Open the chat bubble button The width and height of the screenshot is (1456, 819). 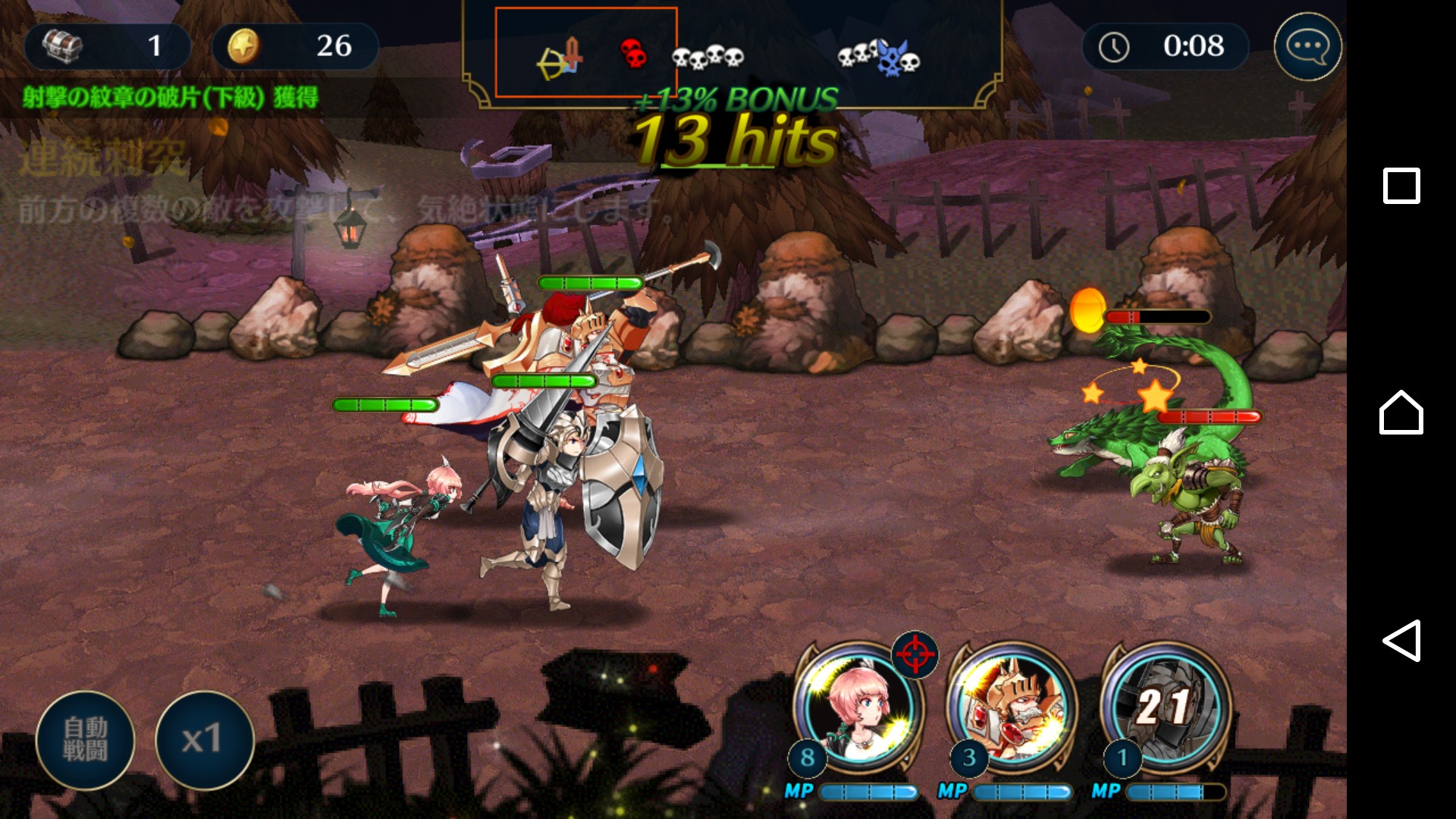1307,47
